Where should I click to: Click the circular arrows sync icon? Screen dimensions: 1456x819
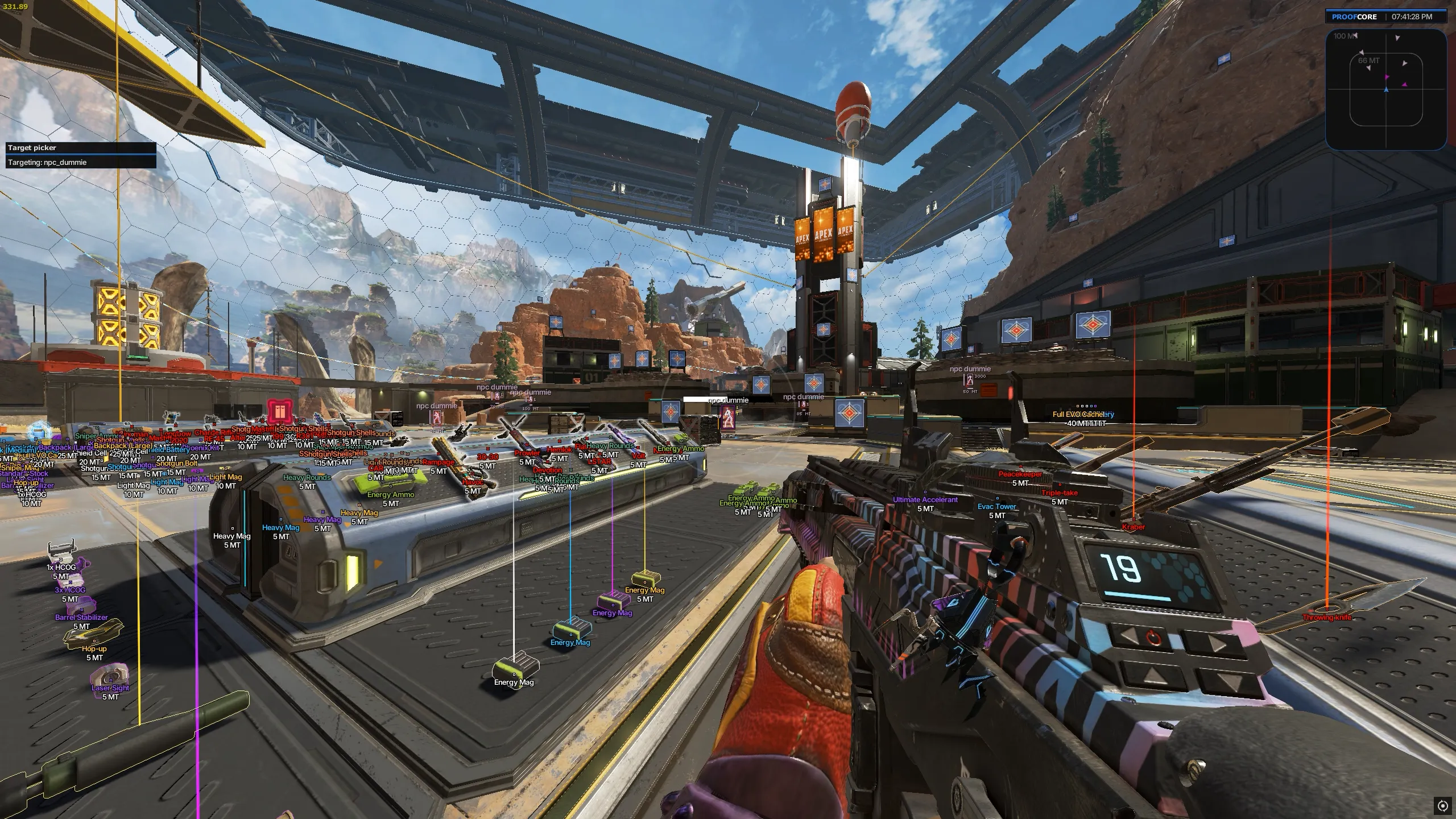click(1442, 806)
